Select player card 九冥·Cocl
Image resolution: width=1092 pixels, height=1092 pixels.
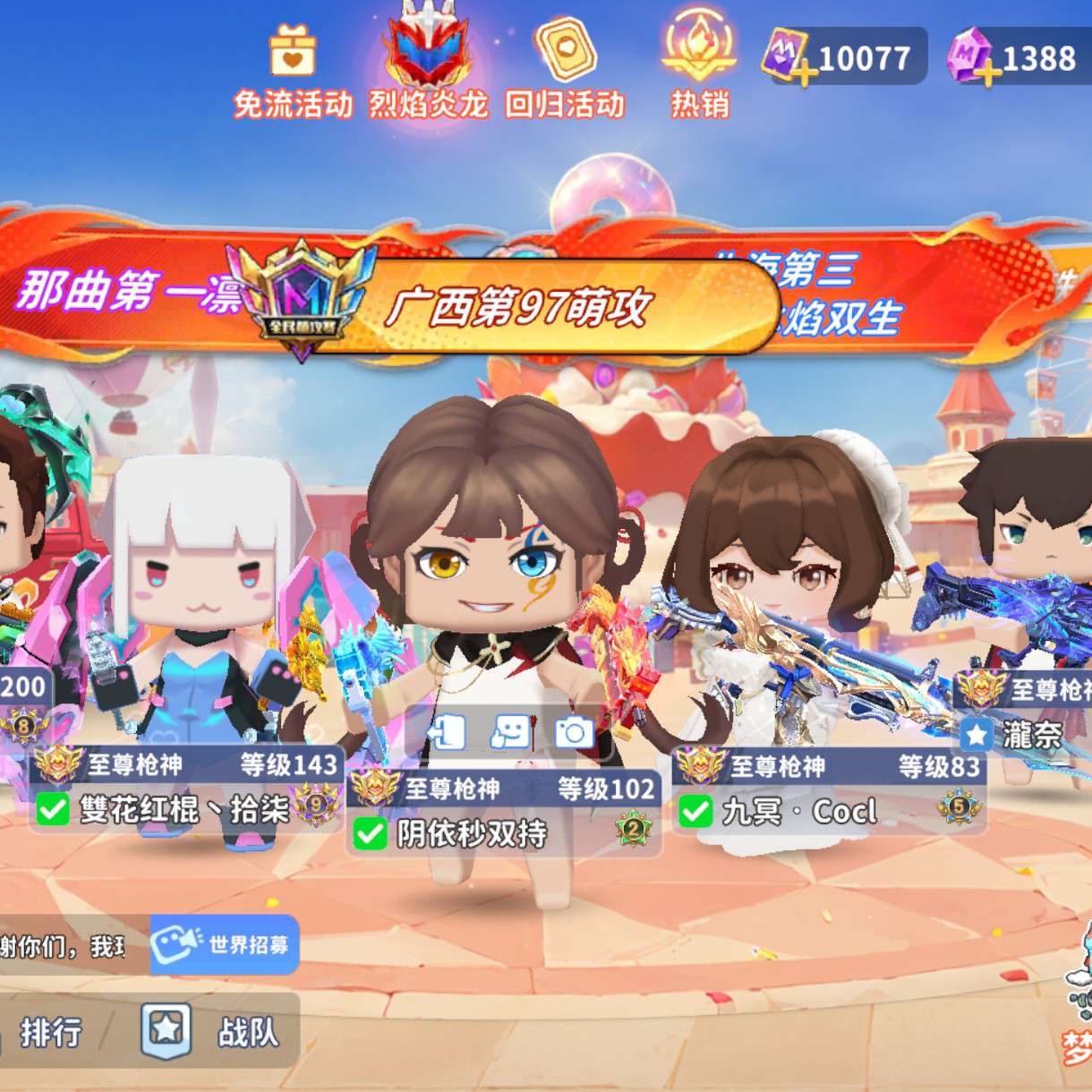[x=830, y=790]
